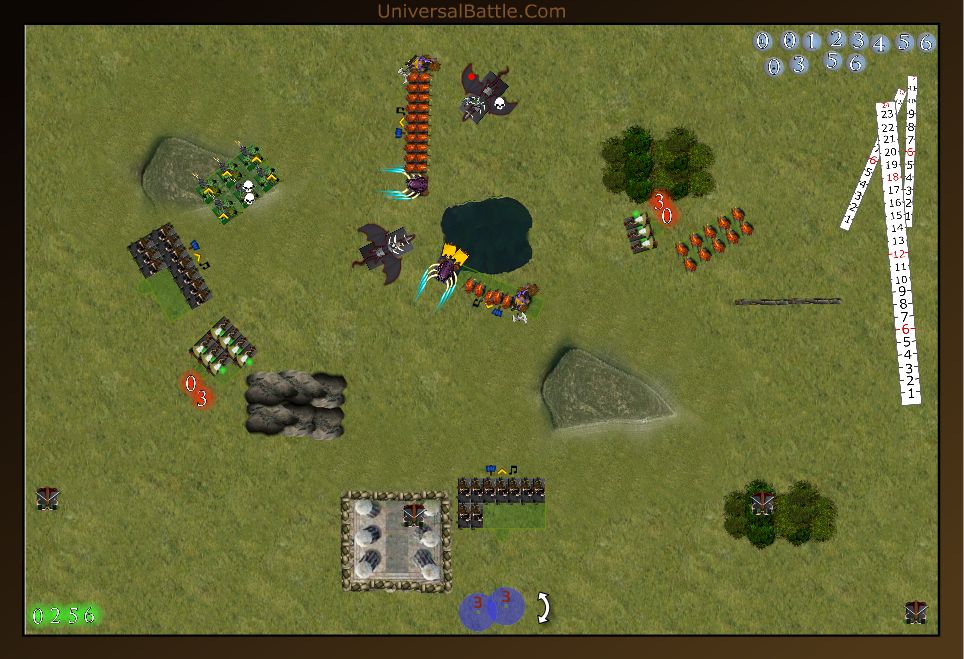Pick the grey-blue die showing 2
964x659 pixels.
[836, 39]
